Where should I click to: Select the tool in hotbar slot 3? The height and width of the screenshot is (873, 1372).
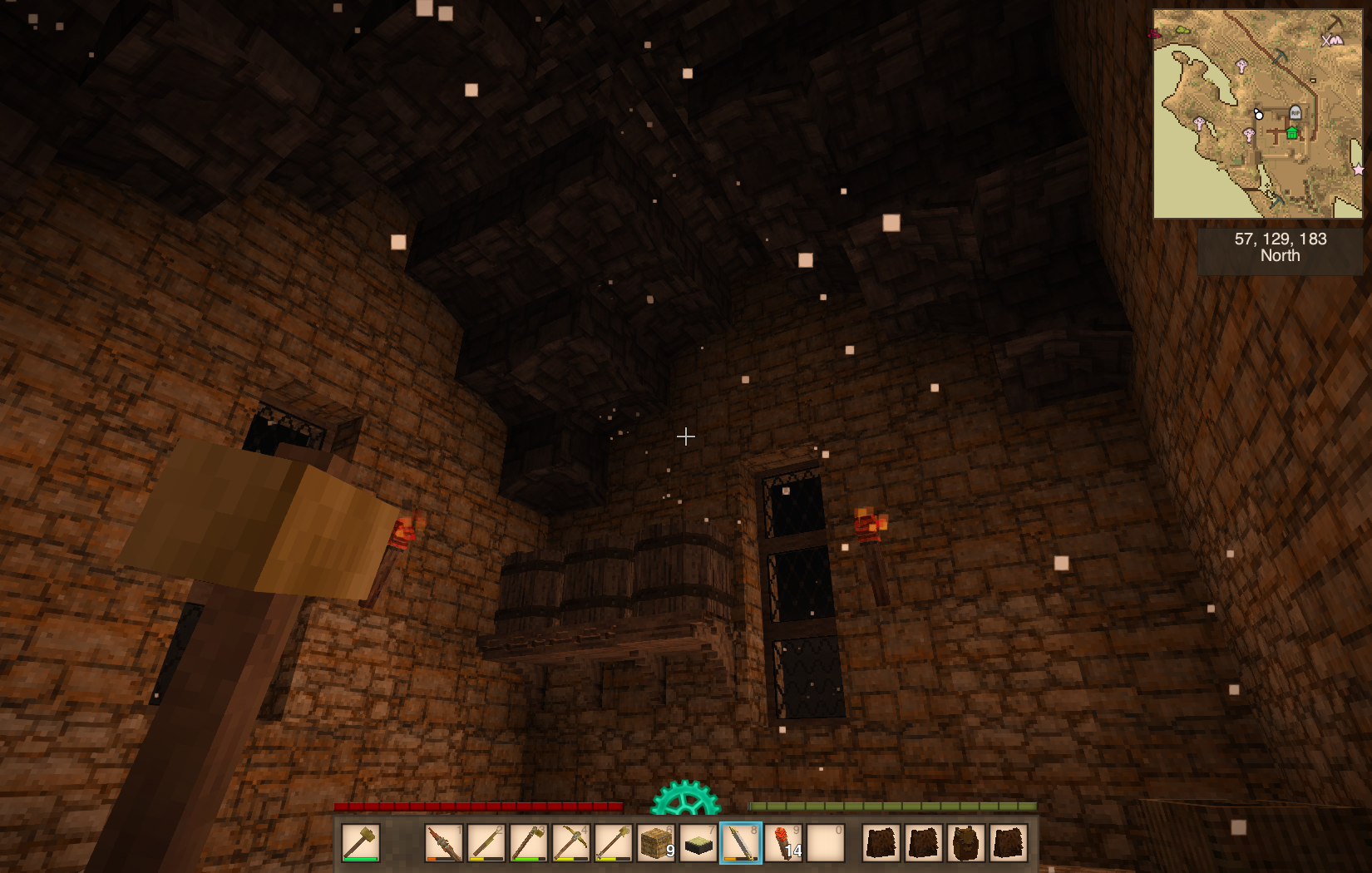tap(529, 843)
